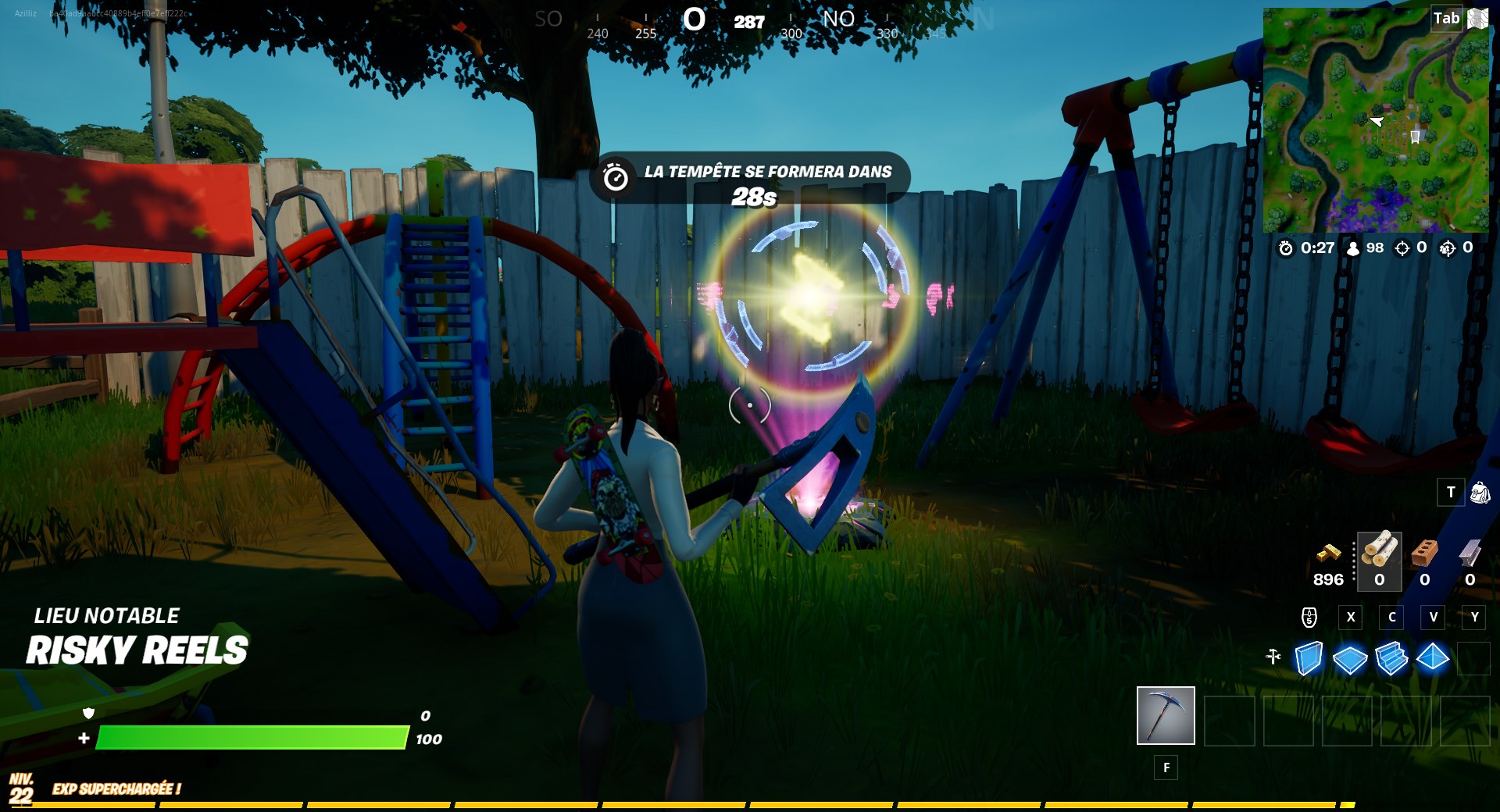
Task: Select the floor building piece
Action: [x=1351, y=658]
